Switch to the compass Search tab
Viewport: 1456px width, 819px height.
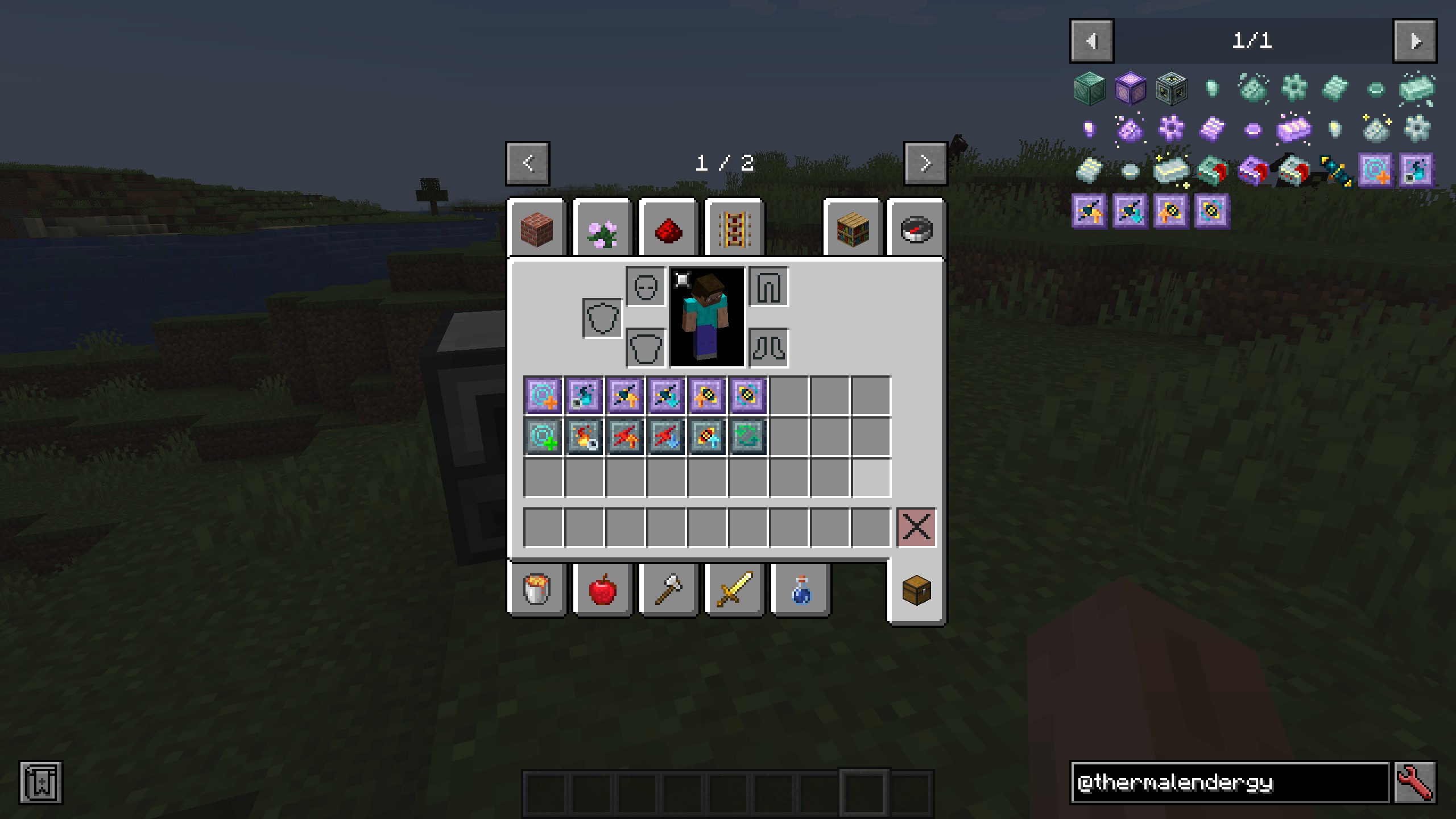click(x=917, y=229)
